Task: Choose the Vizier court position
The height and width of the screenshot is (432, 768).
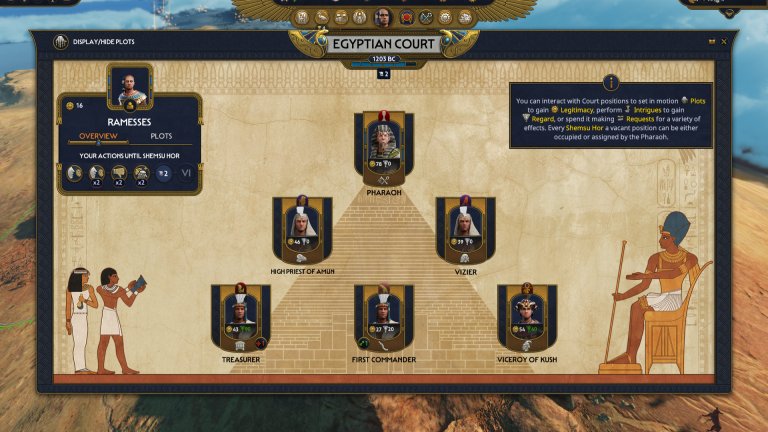Action: tap(465, 229)
